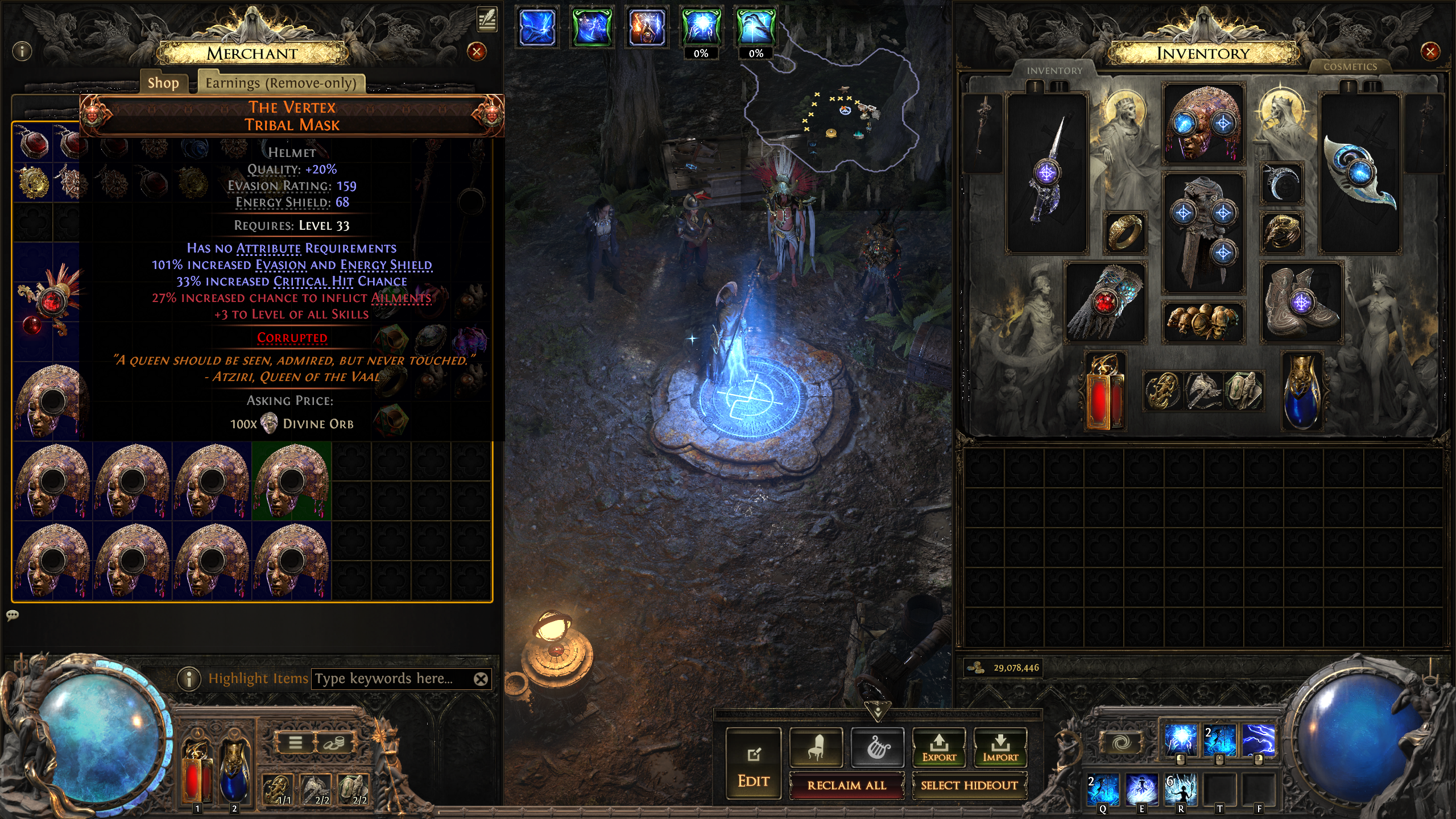Open Select Hideout menu
This screenshot has width=1456, height=819.
point(969,785)
